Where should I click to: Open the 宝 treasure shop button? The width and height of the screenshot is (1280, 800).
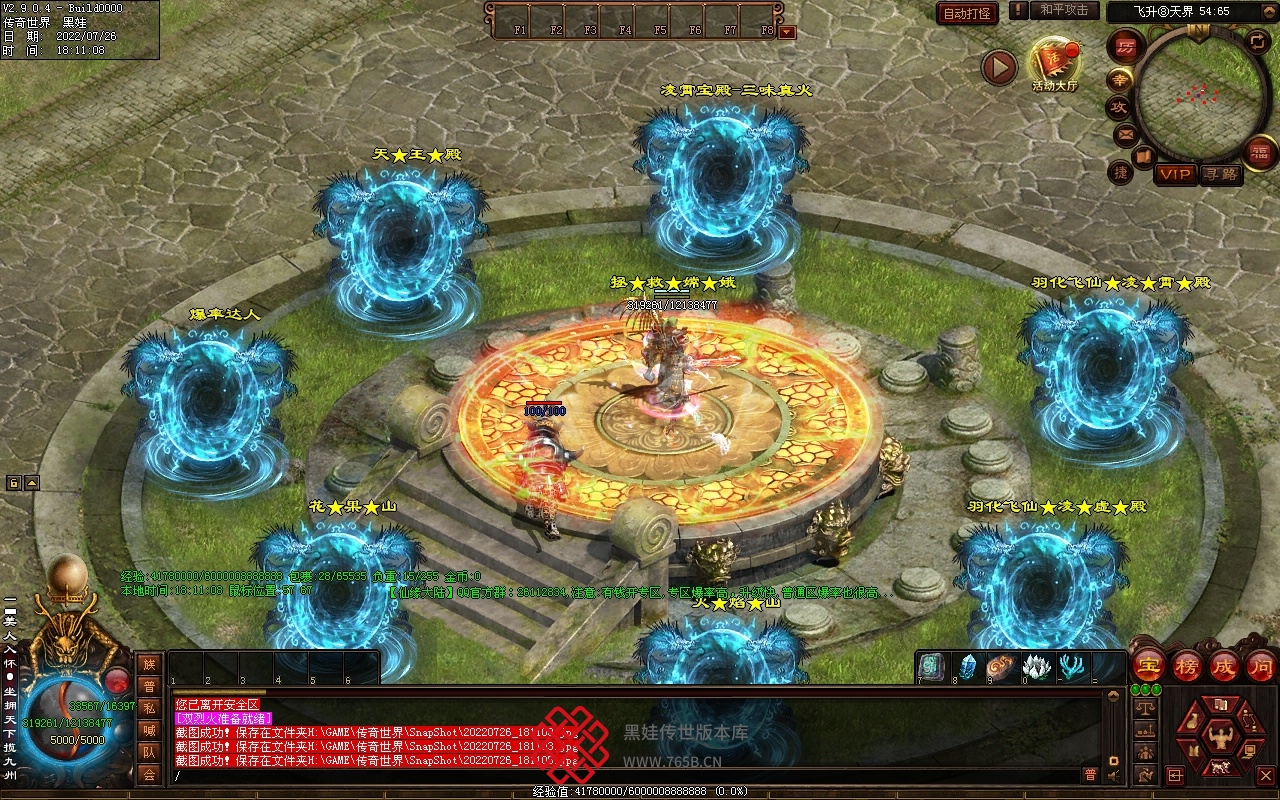(x=1149, y=666)
